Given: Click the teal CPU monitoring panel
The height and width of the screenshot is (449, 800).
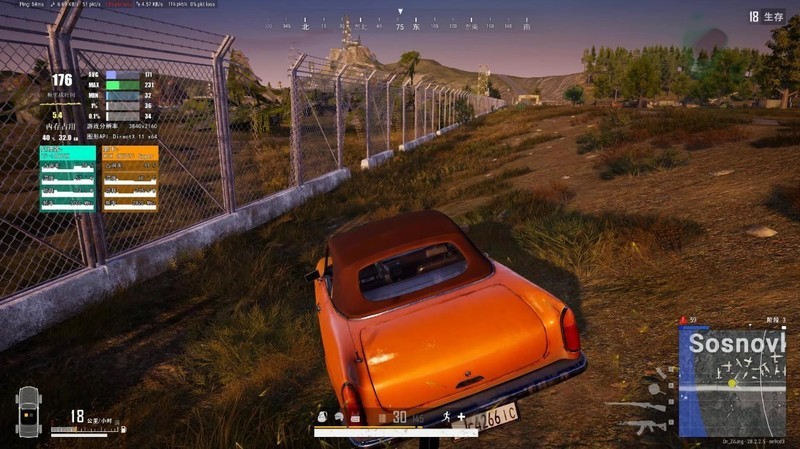Looking at the screenshot, I should point(68,178).
